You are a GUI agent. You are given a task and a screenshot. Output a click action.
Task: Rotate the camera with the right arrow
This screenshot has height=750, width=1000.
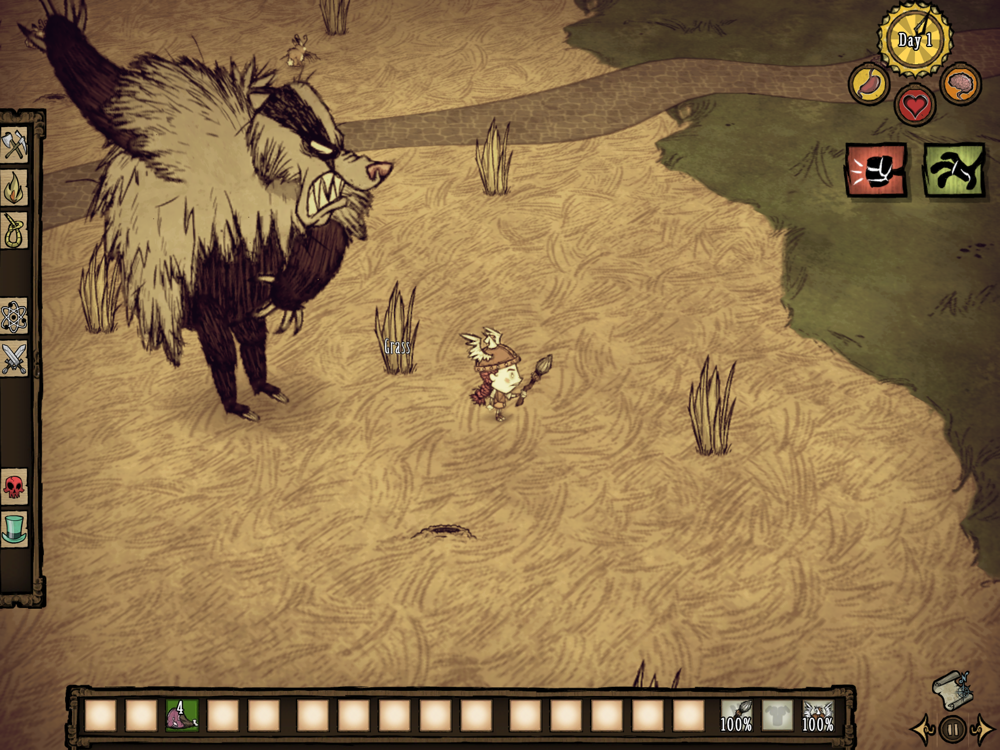tap(985, 729)
